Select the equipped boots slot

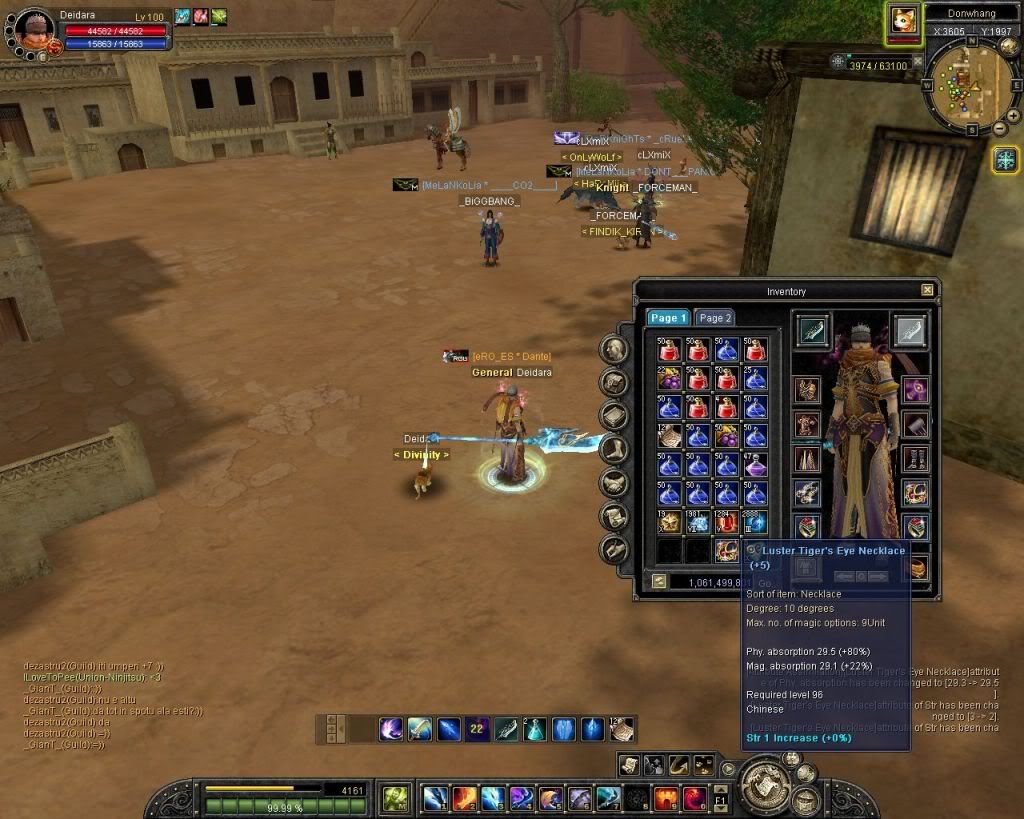pos(915,459)
